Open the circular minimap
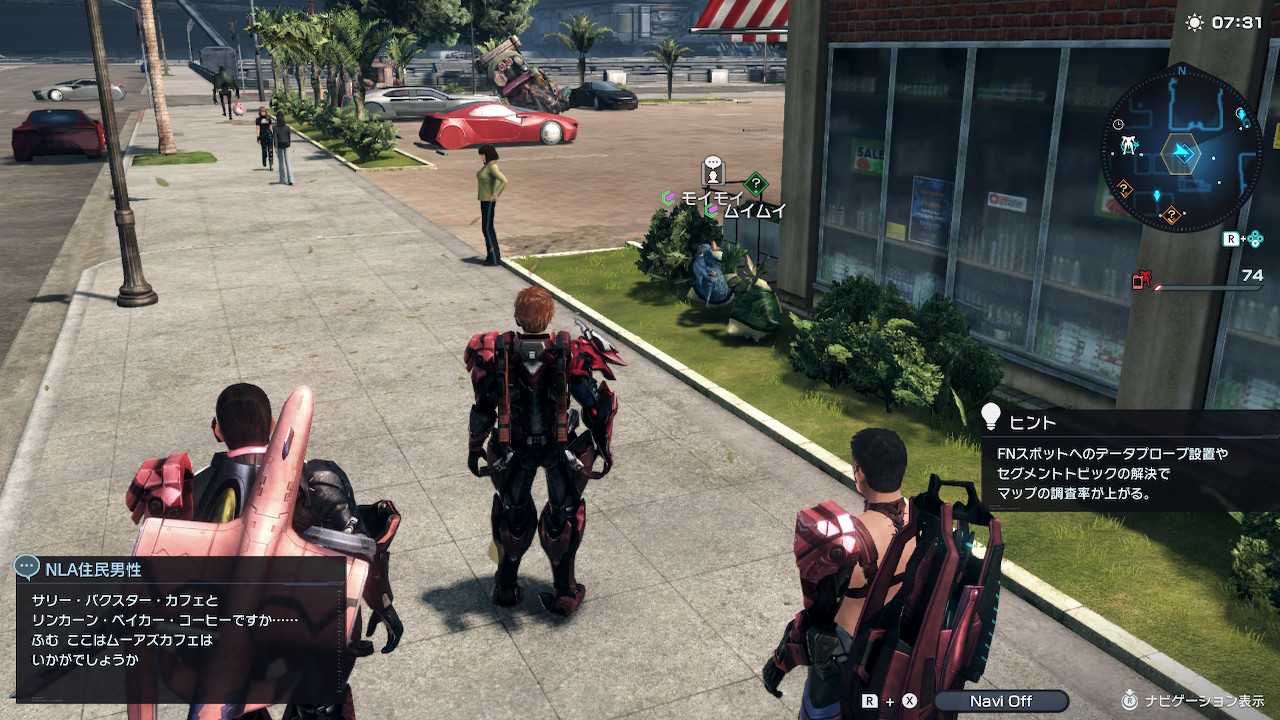 pos(1181,149)
